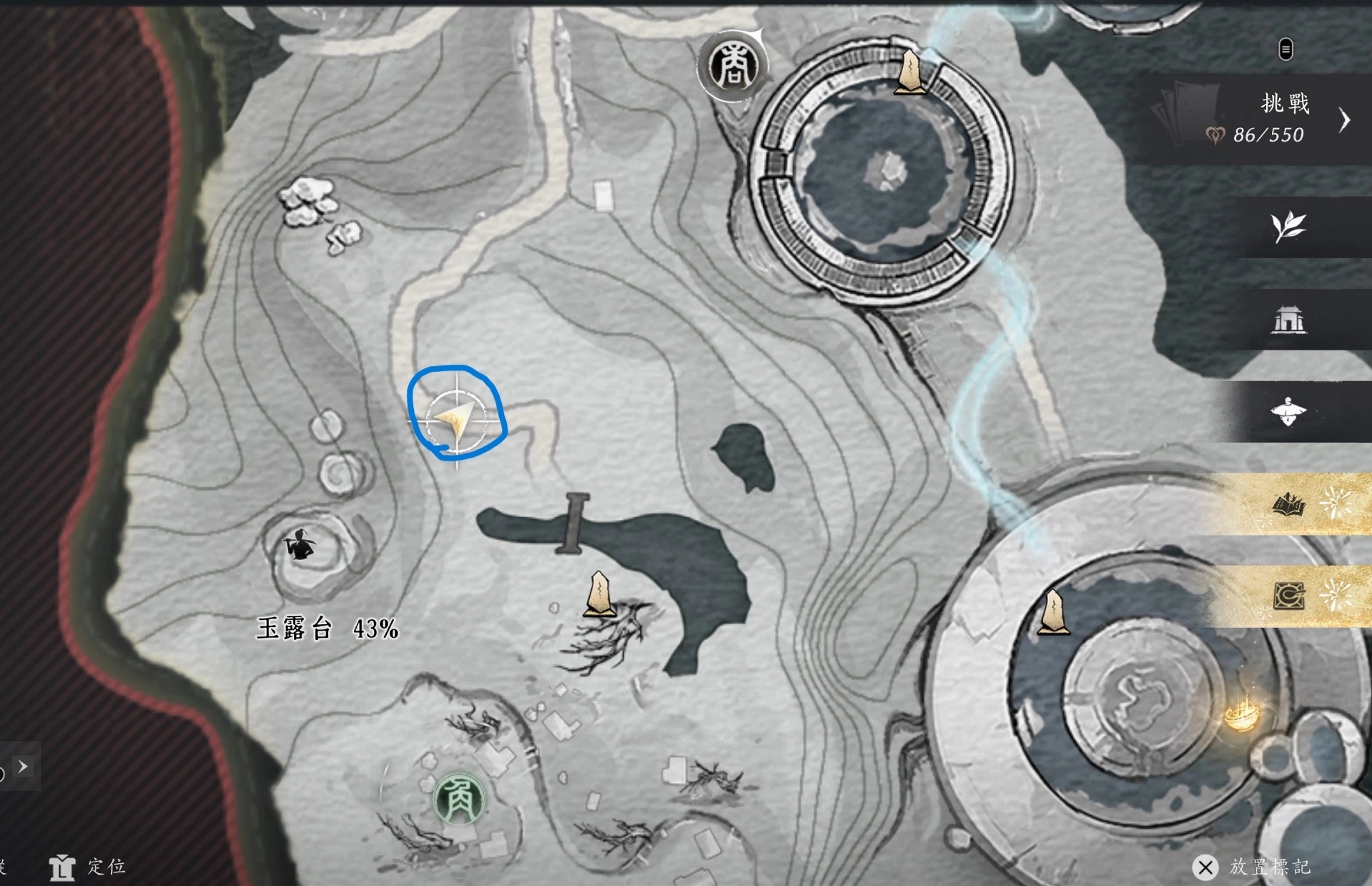1372x886 pixels.
Task: Click the glowing golden bowl marker
Action: 1242,715
